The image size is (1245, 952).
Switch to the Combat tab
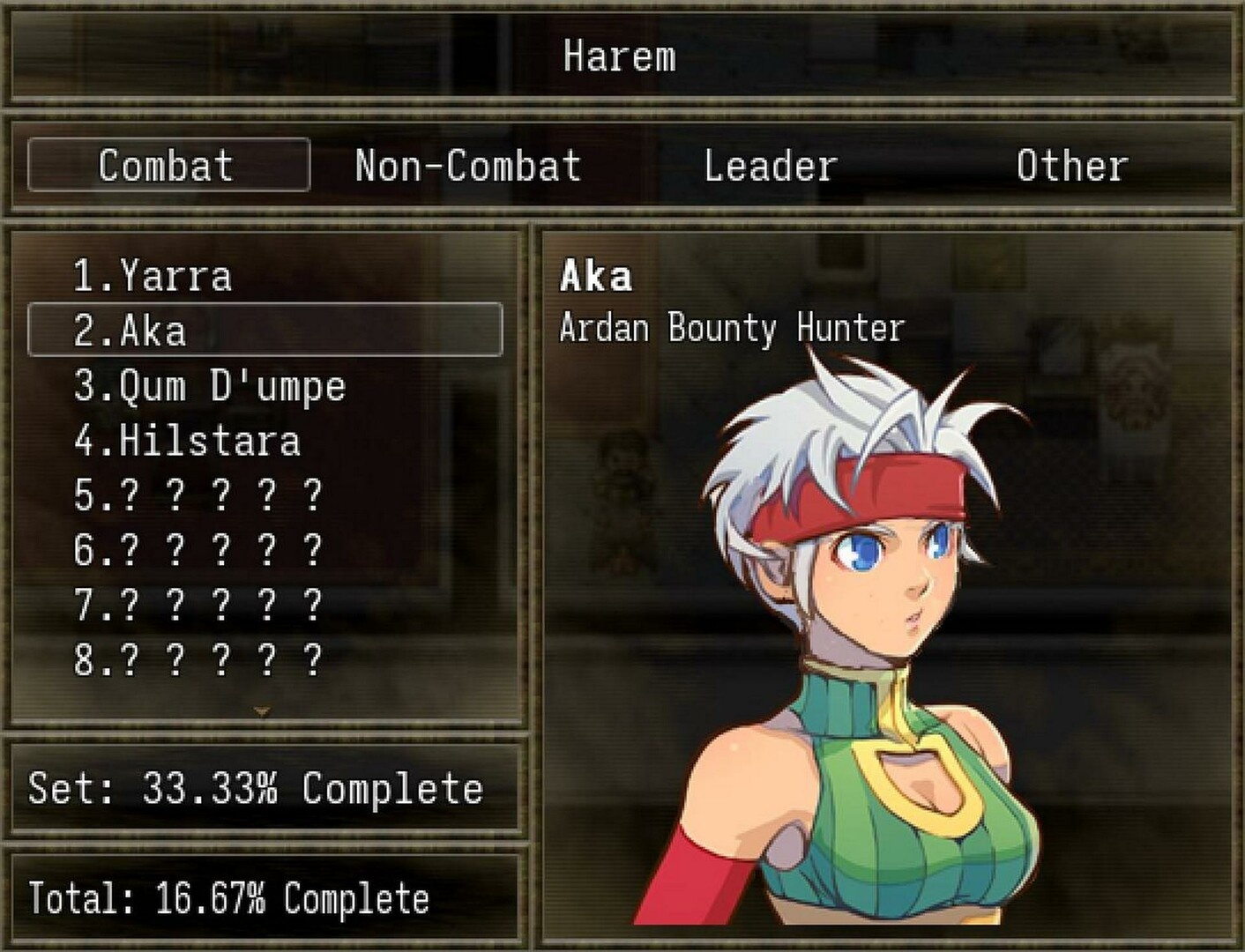[x=168, y=165]
